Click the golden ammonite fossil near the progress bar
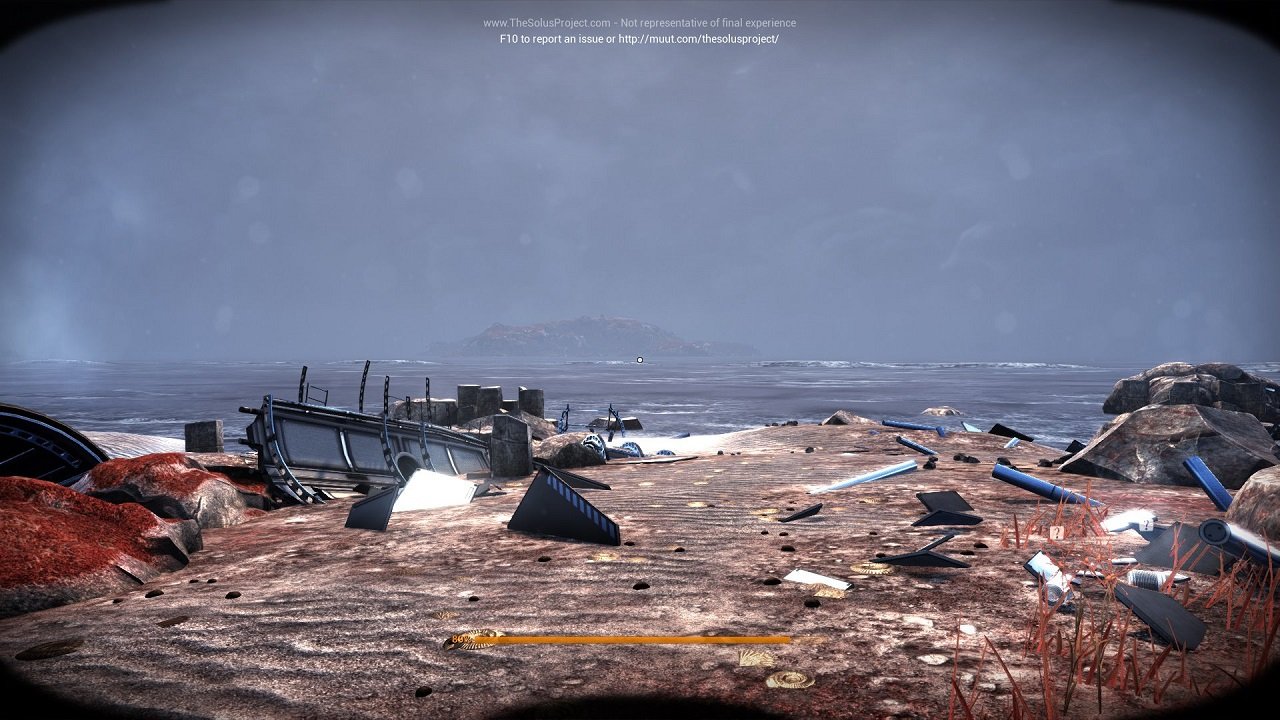 [476, 636]
